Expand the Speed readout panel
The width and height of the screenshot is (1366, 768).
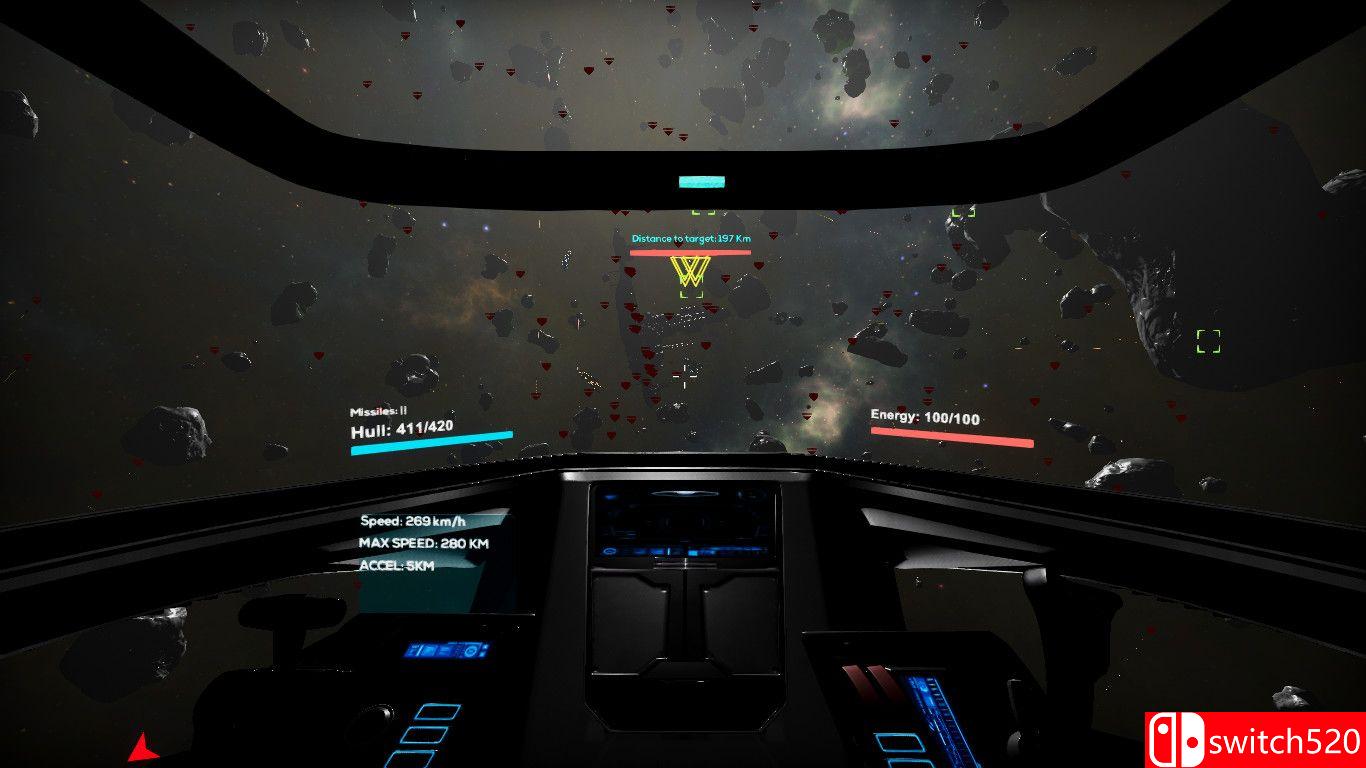pos(414,520)
